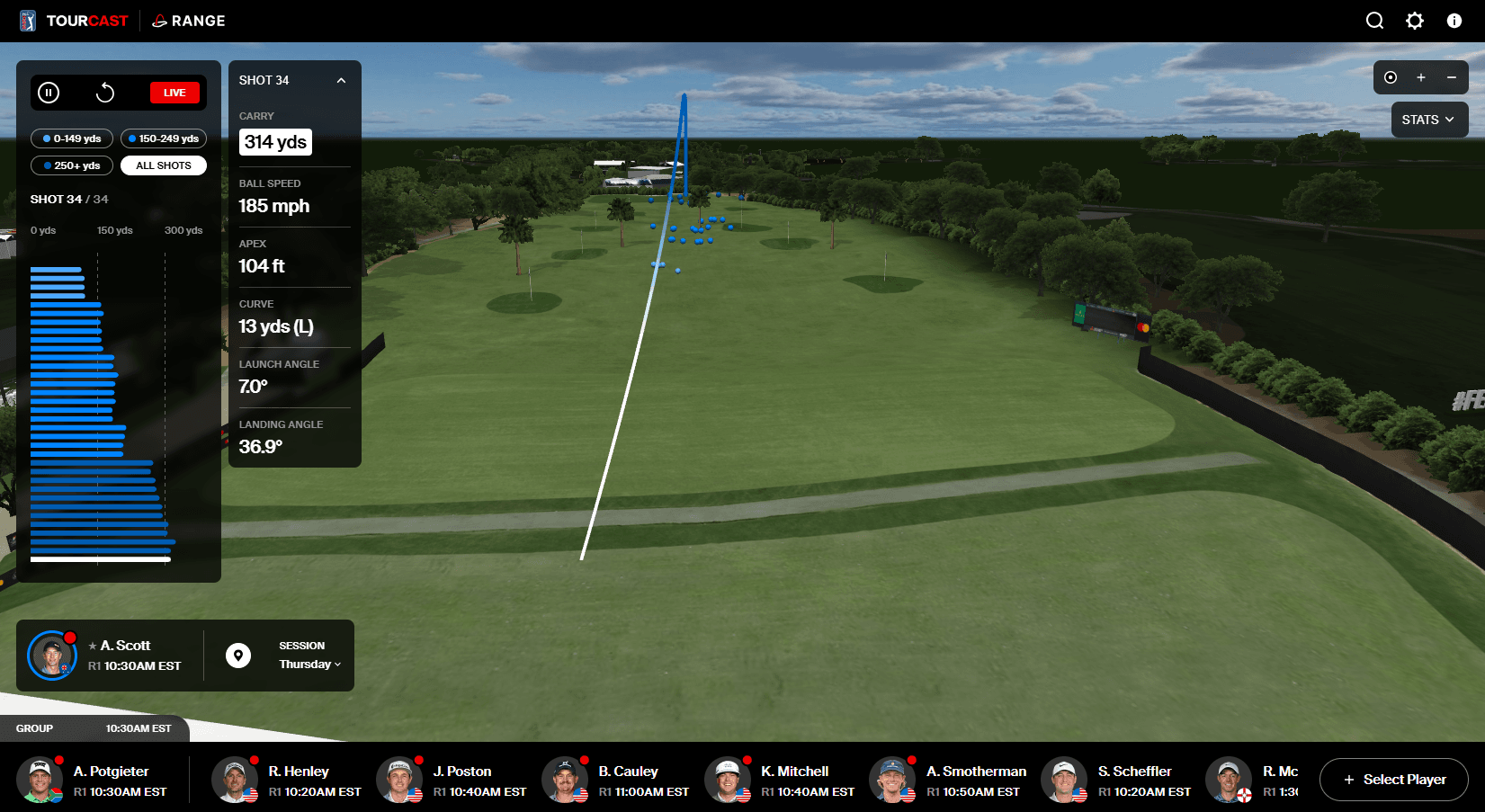Zoom in with the plus control
Image resolution: width=1485 pixels, height=812 pixels.
point(1420,77)
